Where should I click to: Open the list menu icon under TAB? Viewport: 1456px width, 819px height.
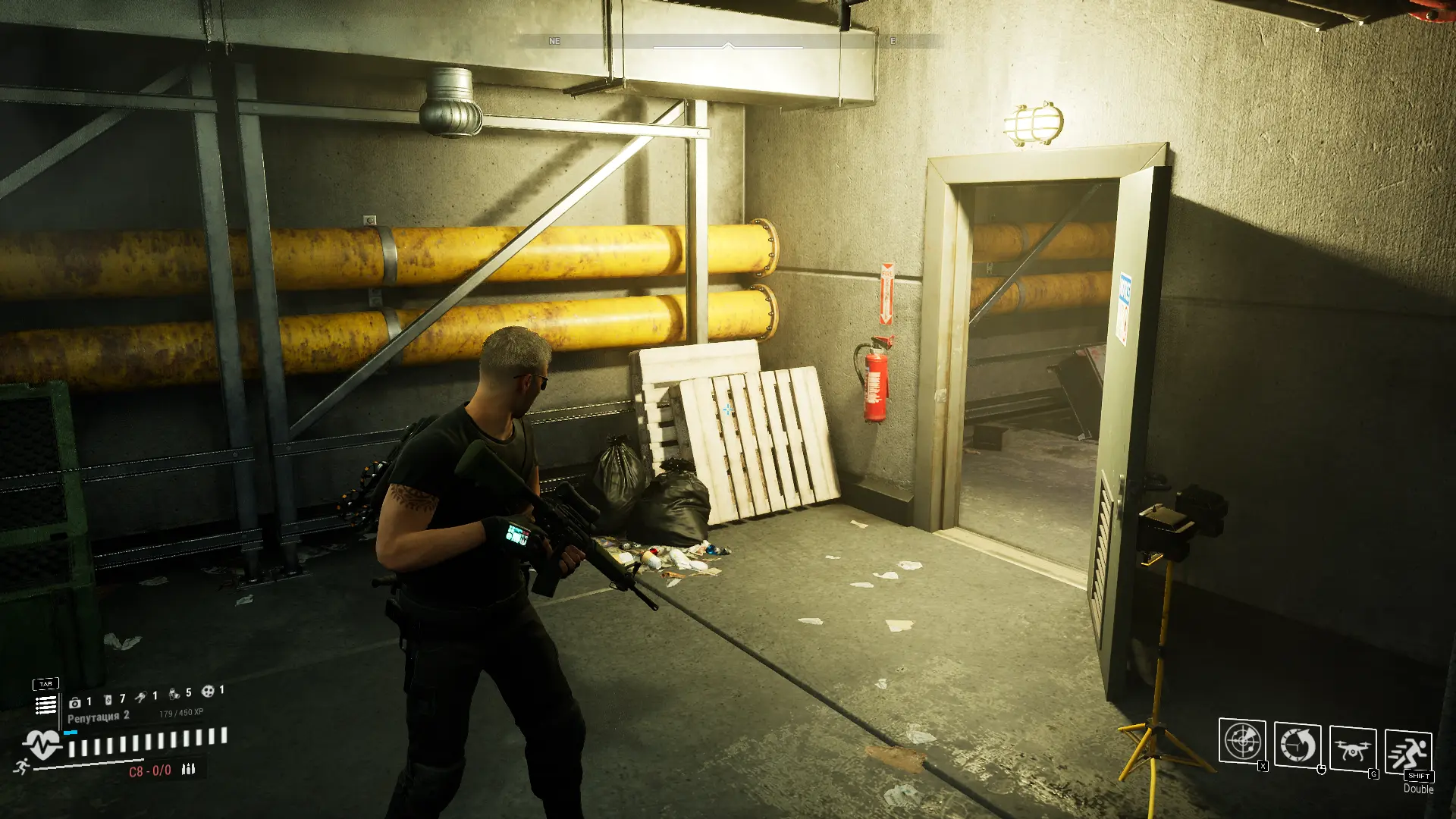pos(45,705)
